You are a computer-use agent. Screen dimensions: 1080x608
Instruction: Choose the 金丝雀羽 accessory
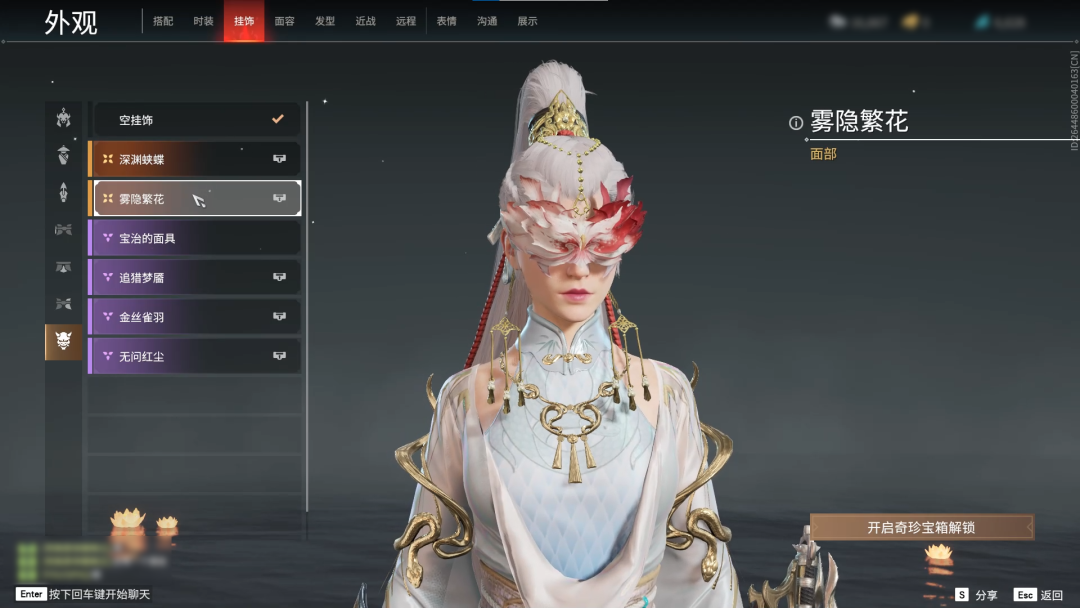[x=196, y=317]
